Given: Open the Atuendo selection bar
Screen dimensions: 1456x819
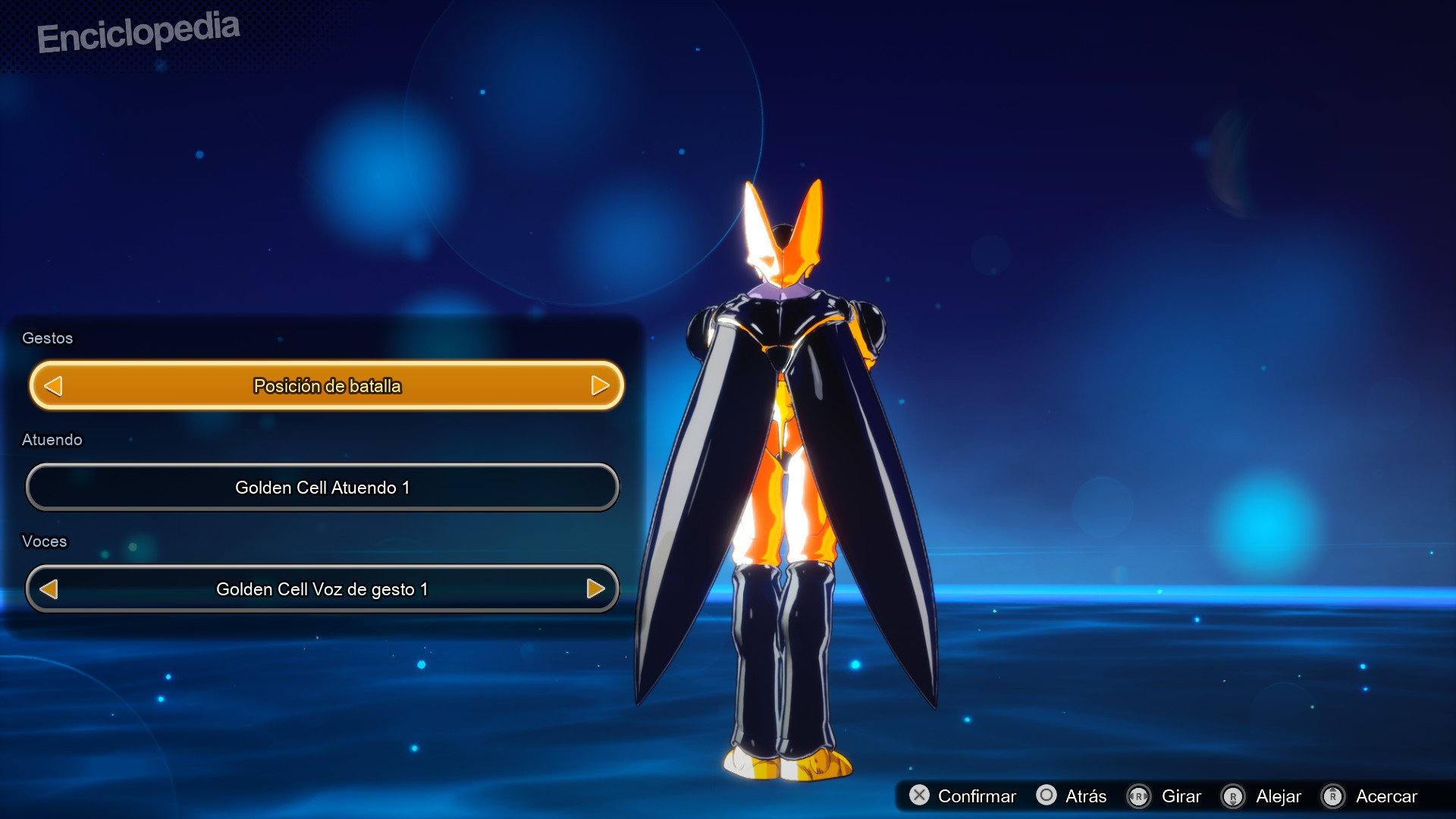Looking at the screenshot, I should click(322, 488).
